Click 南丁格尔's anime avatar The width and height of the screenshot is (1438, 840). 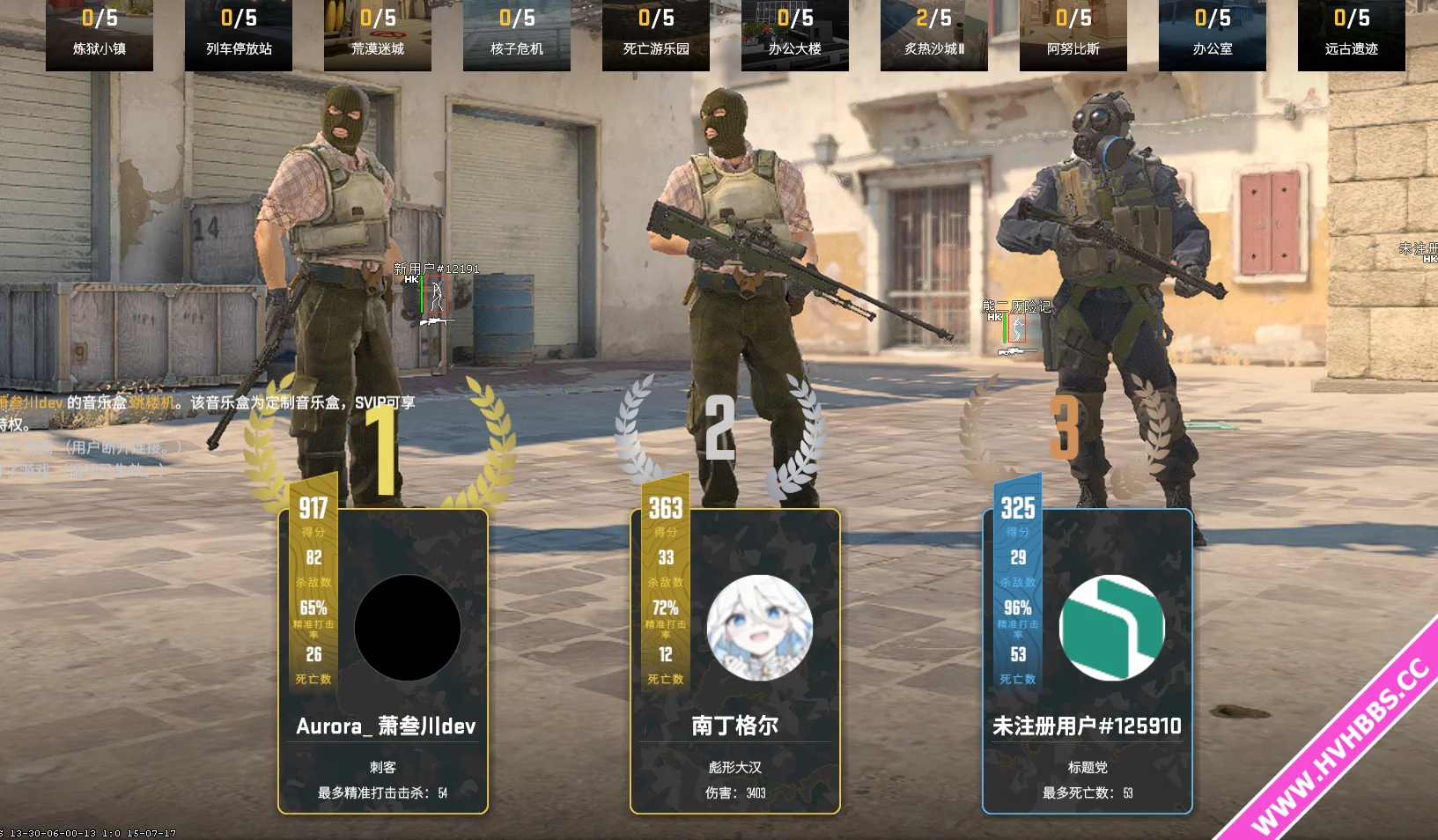760,628
